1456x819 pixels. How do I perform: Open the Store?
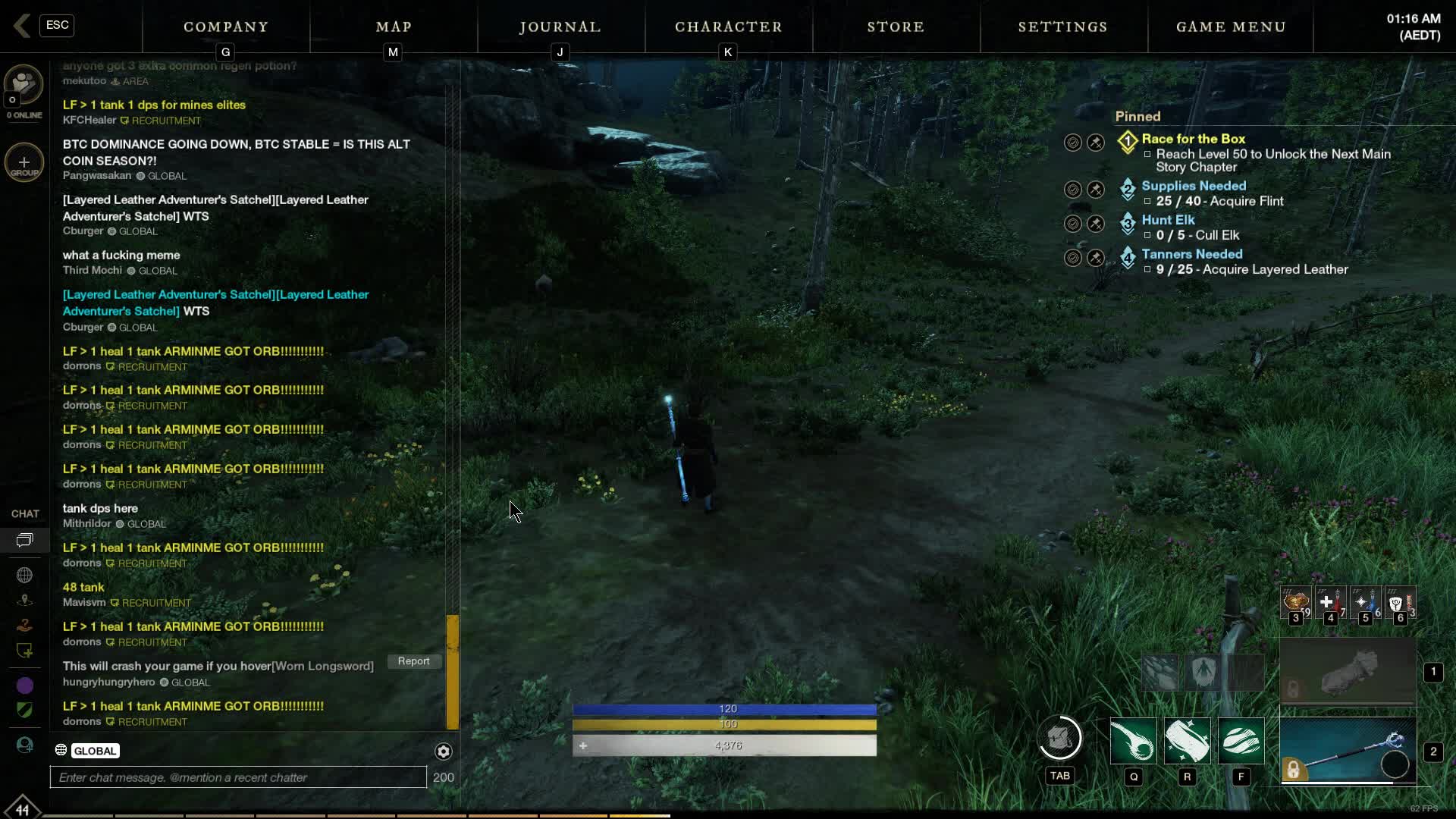coord(896,27)
